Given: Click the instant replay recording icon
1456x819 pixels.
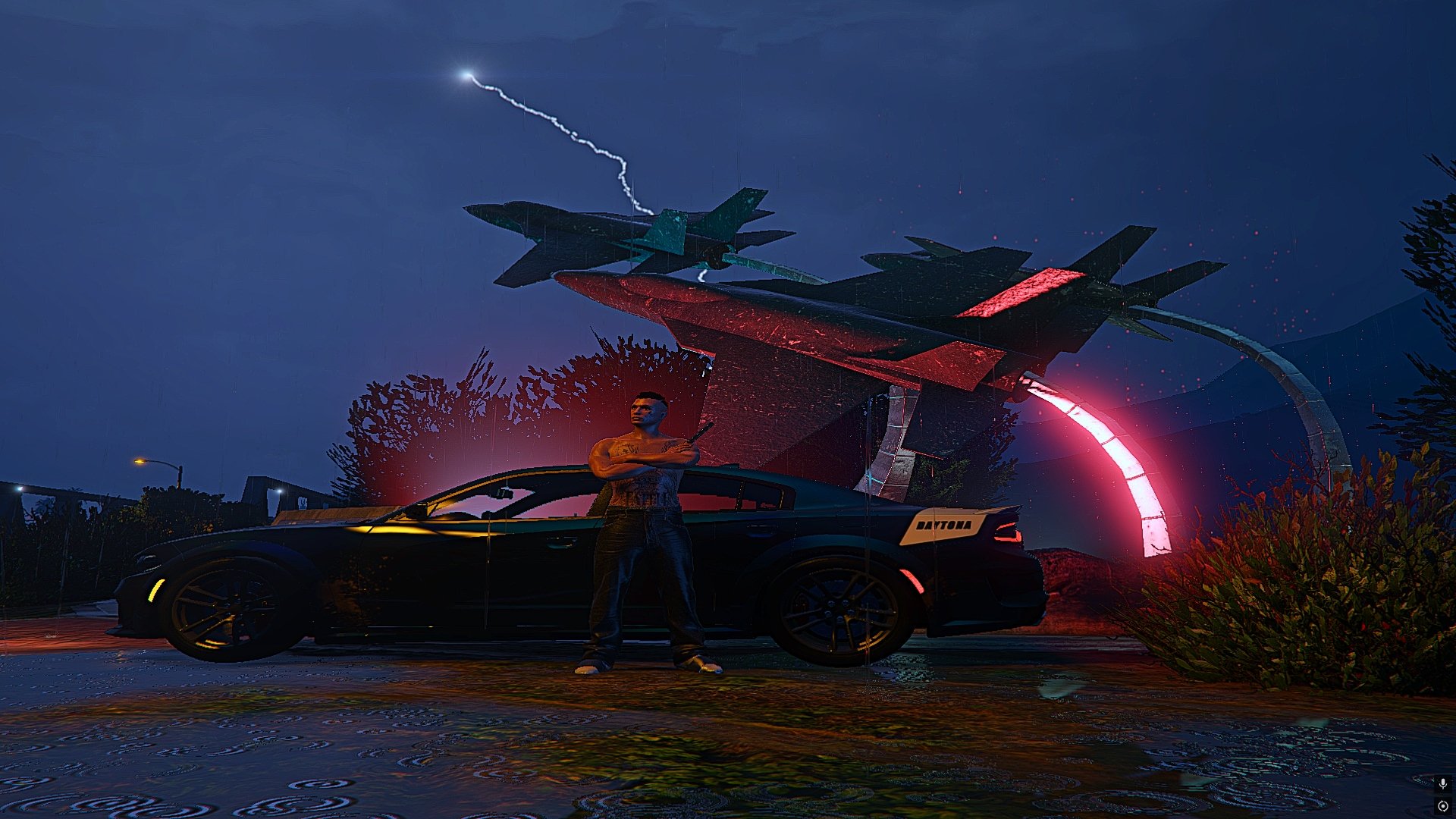Looking at the screenshot, I should click(1442, 806).
